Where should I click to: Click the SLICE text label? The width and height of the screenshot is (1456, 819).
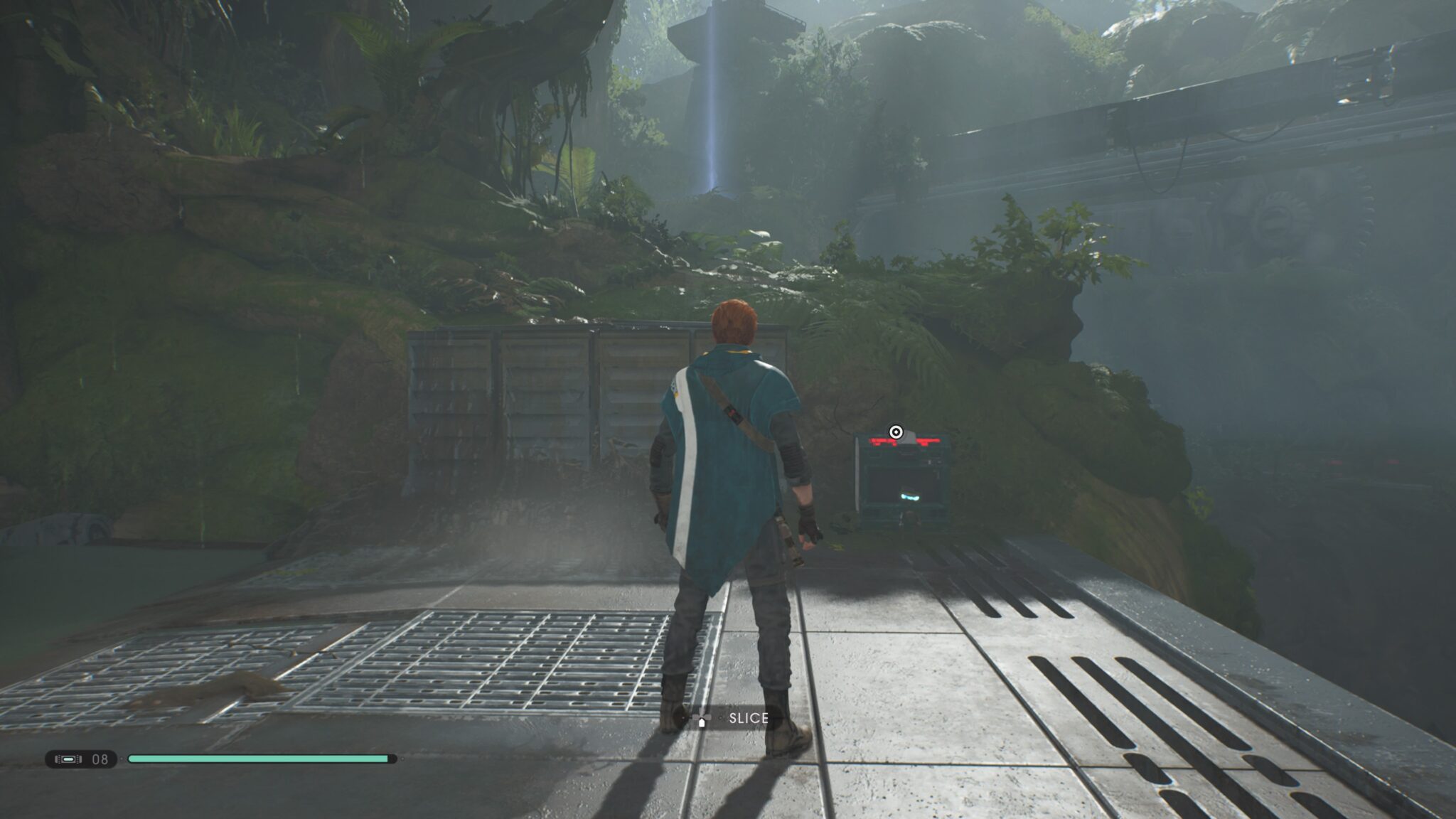click(746, 719)
